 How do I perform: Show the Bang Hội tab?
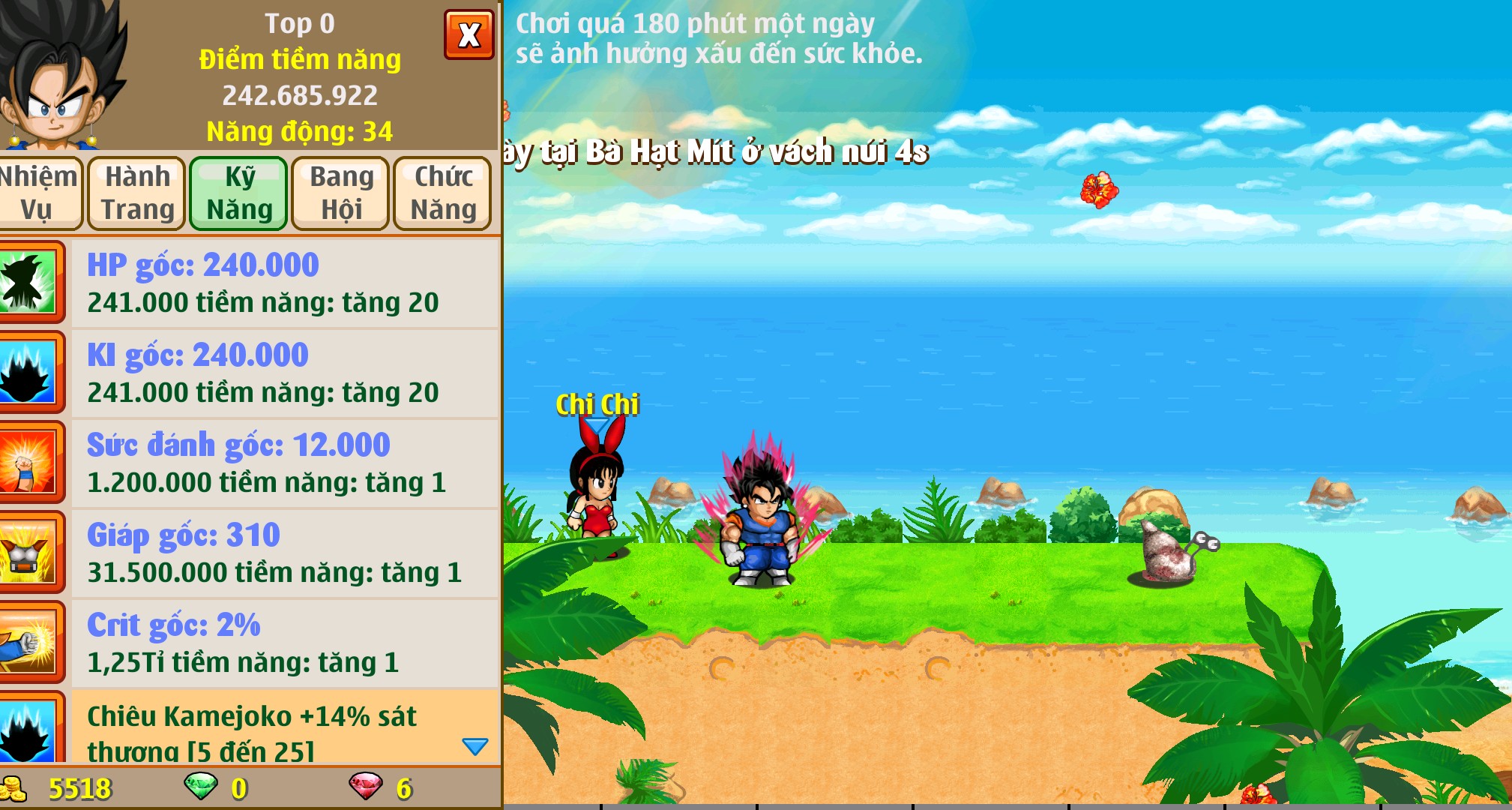341,193
